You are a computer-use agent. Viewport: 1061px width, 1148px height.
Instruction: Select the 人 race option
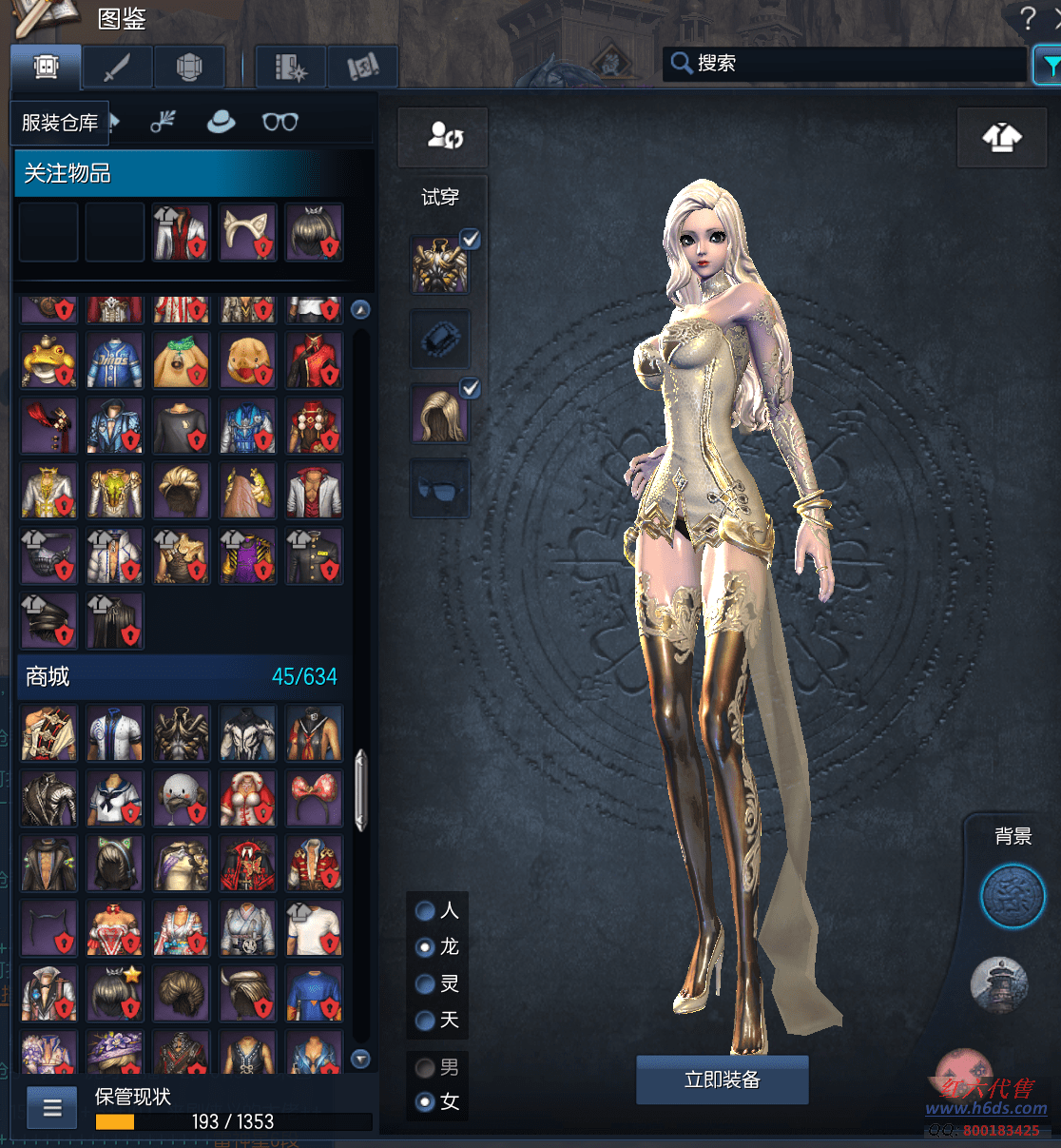(x=426, y=911)
